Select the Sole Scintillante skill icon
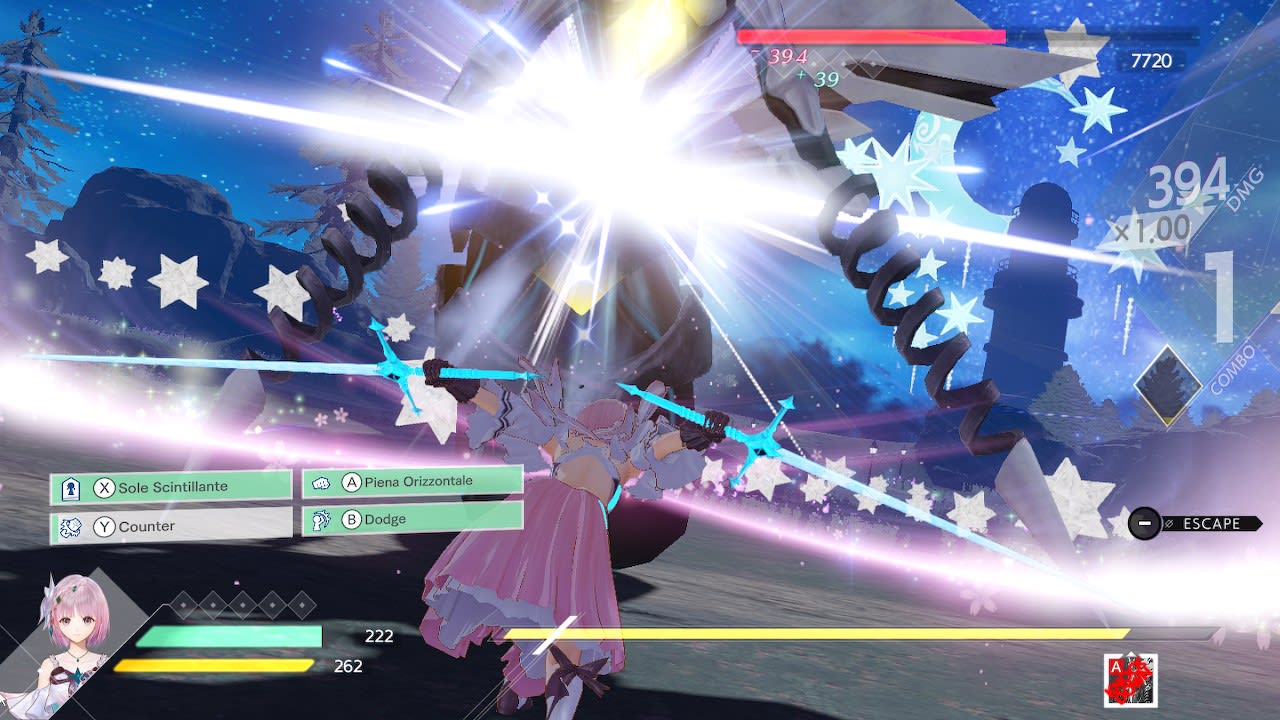The image size is (1280, 720). click(x=71, y=486)
